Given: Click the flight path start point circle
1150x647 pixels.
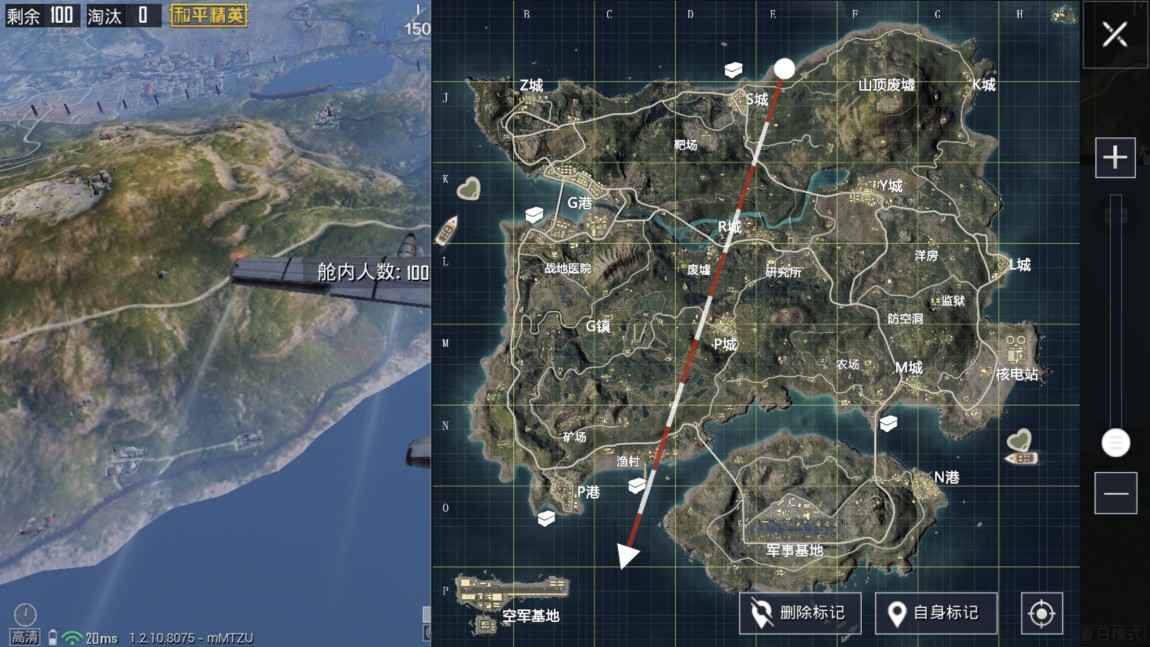Looking at the screenshot, I should tap(785, 68).
